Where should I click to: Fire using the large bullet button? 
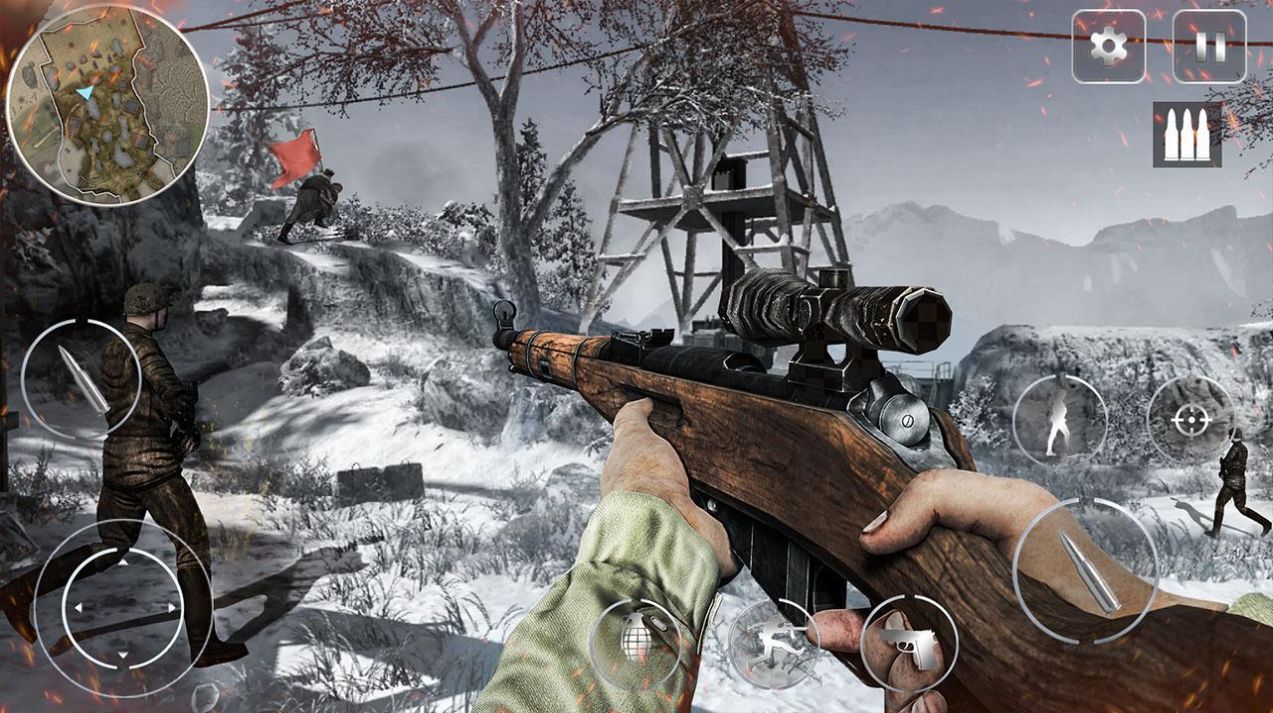coord(1085,570)
